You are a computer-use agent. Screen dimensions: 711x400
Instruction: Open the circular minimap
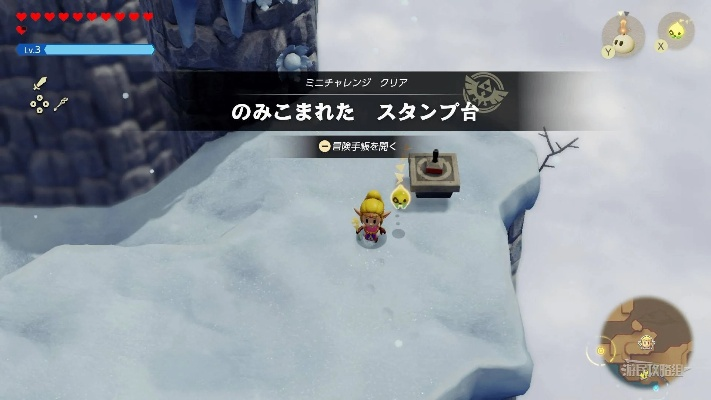pos(647,342)
